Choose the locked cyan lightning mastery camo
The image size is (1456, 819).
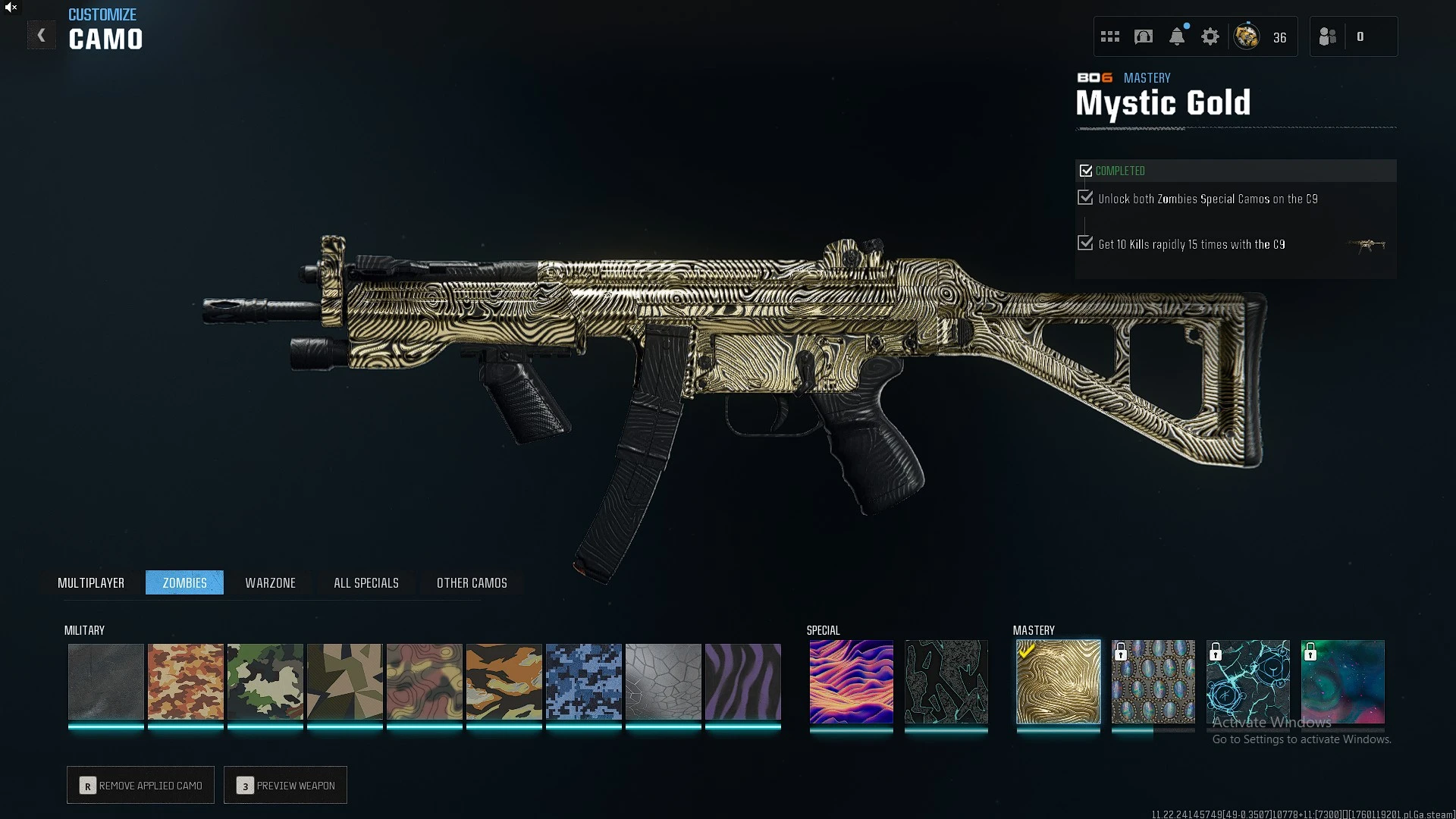pyautogui.click(x=1247, y=681)
